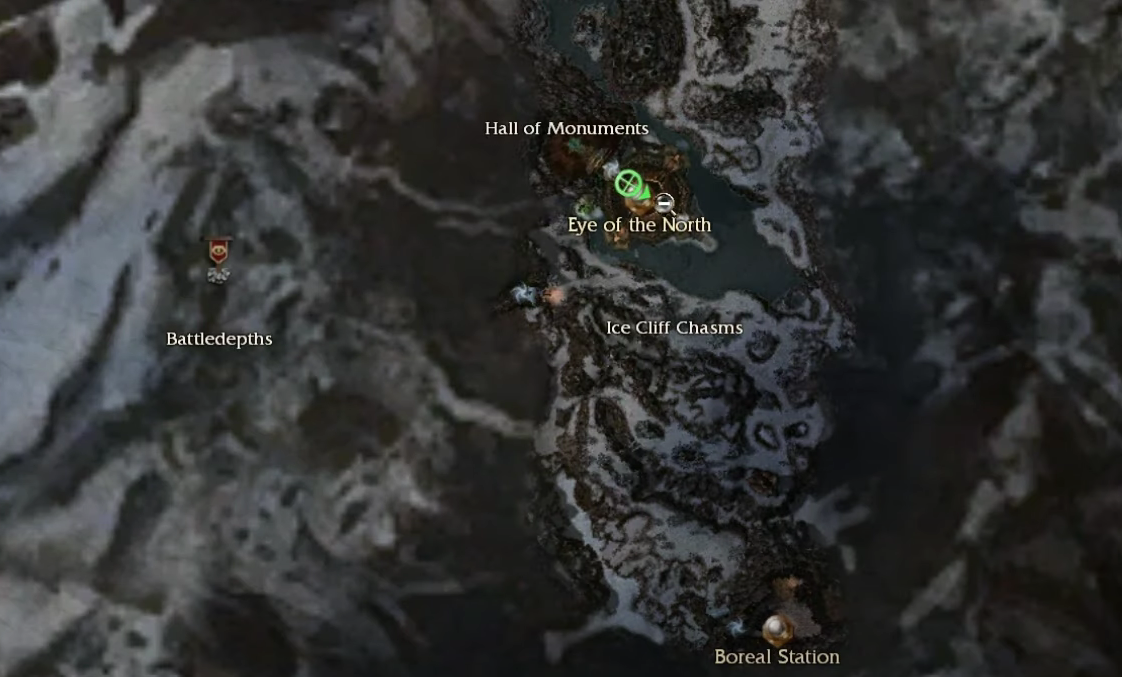Select the Boreal Station outpost marker
The width and height of the screenshot is (1122, 677).
point(778,629)
